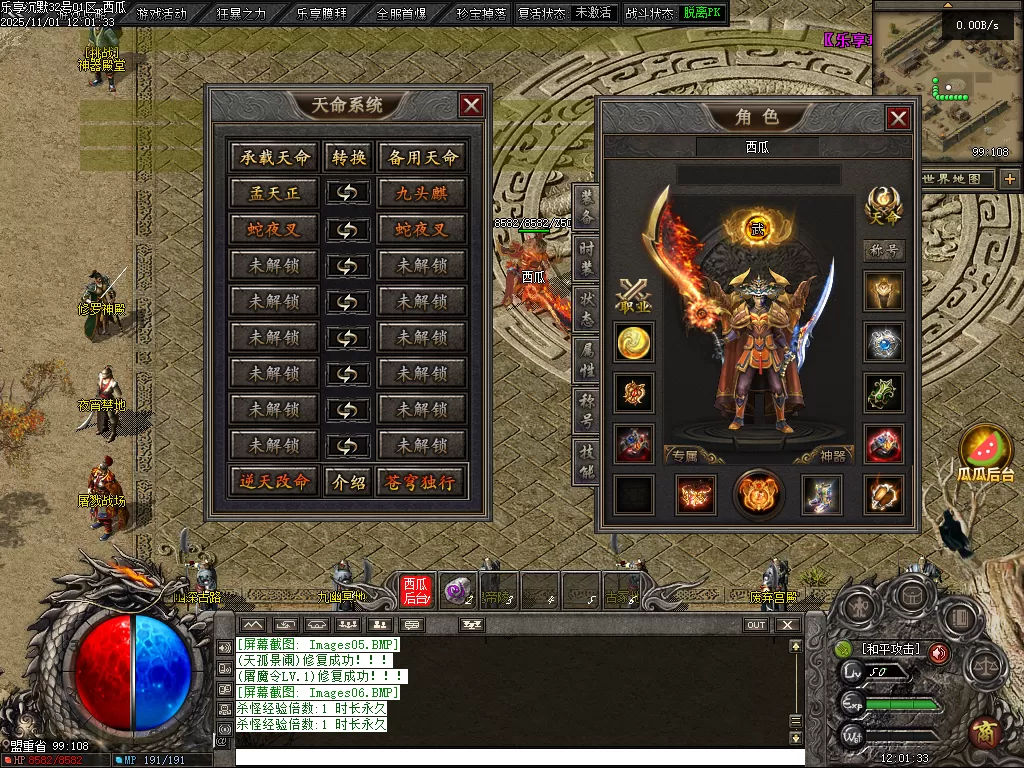Open the 游戏活动 top menu

tap(161, 13)
